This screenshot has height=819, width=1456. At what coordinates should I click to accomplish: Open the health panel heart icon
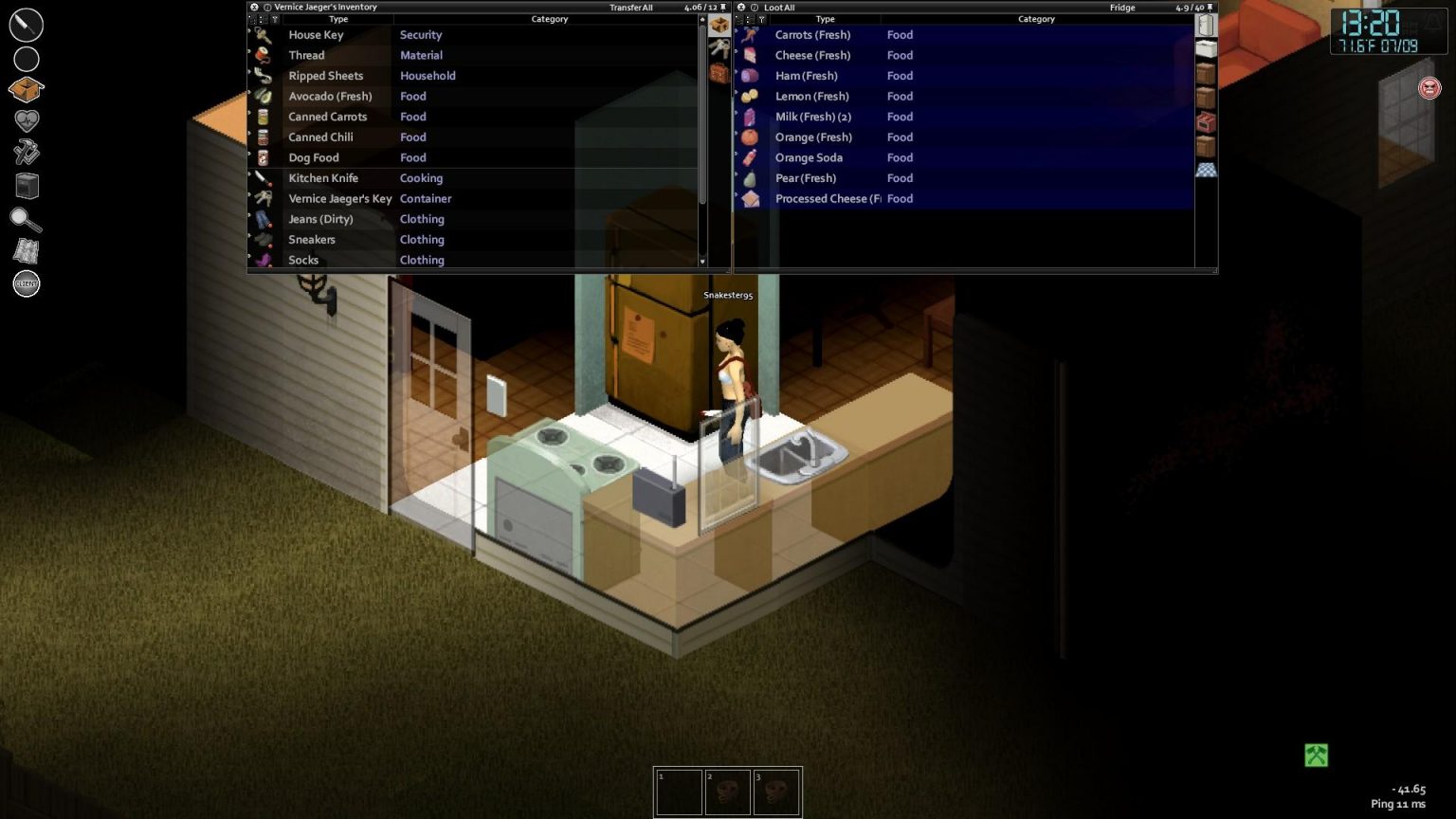[26, 119]
